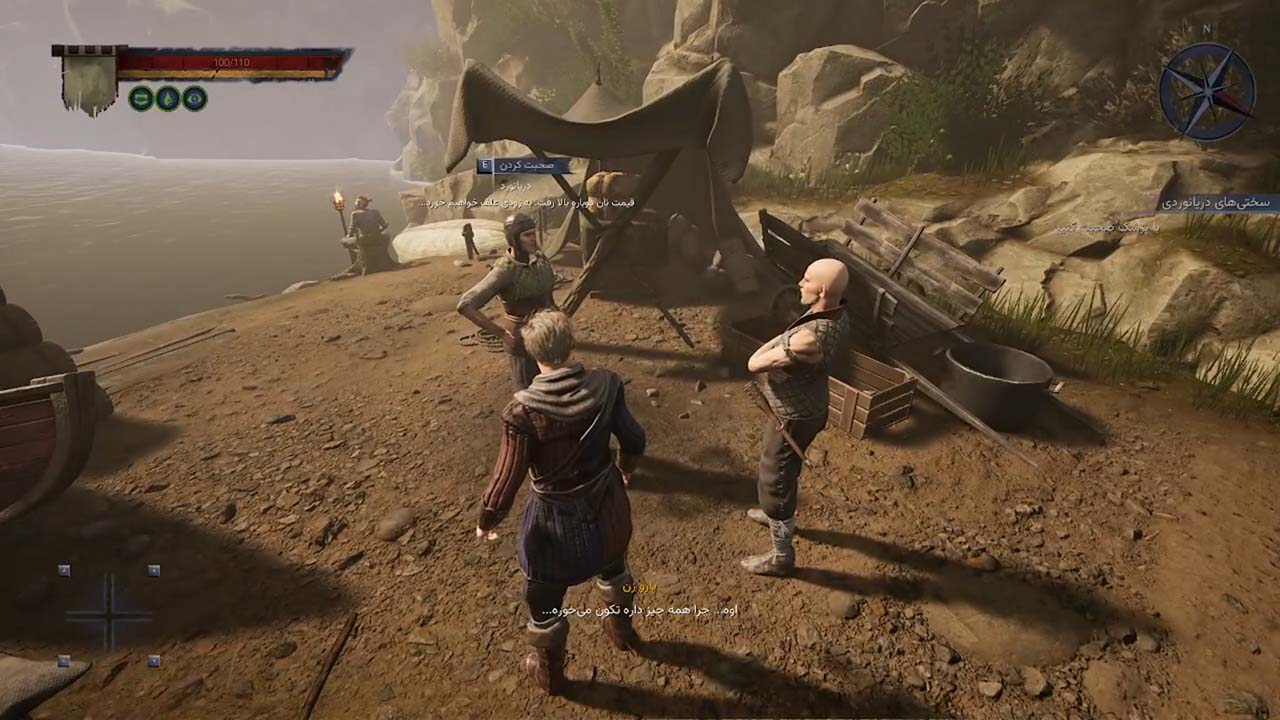The width and height of the screenshot is (1280, 720).
Task: Click the water droplet status icon
Action: tap(167, 98)
